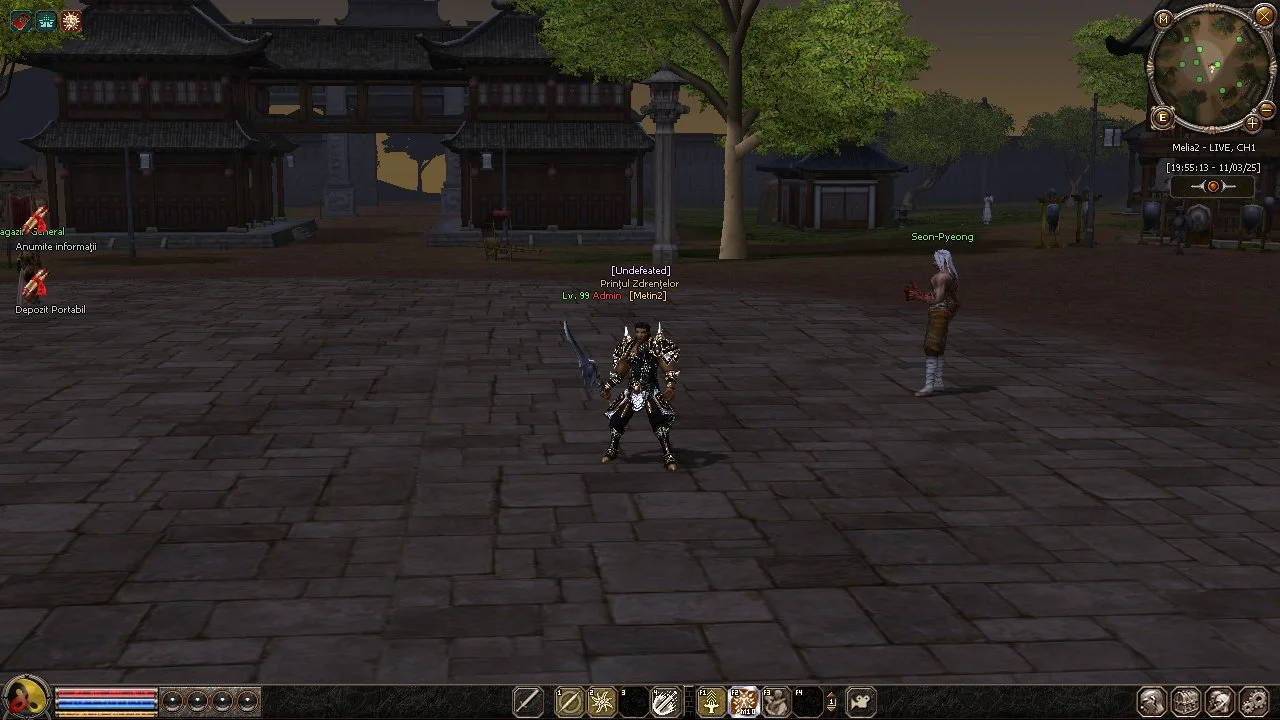Click the teal crown buff icon
This screenshot has height=720, width=1280.
(x=46, y=20)
